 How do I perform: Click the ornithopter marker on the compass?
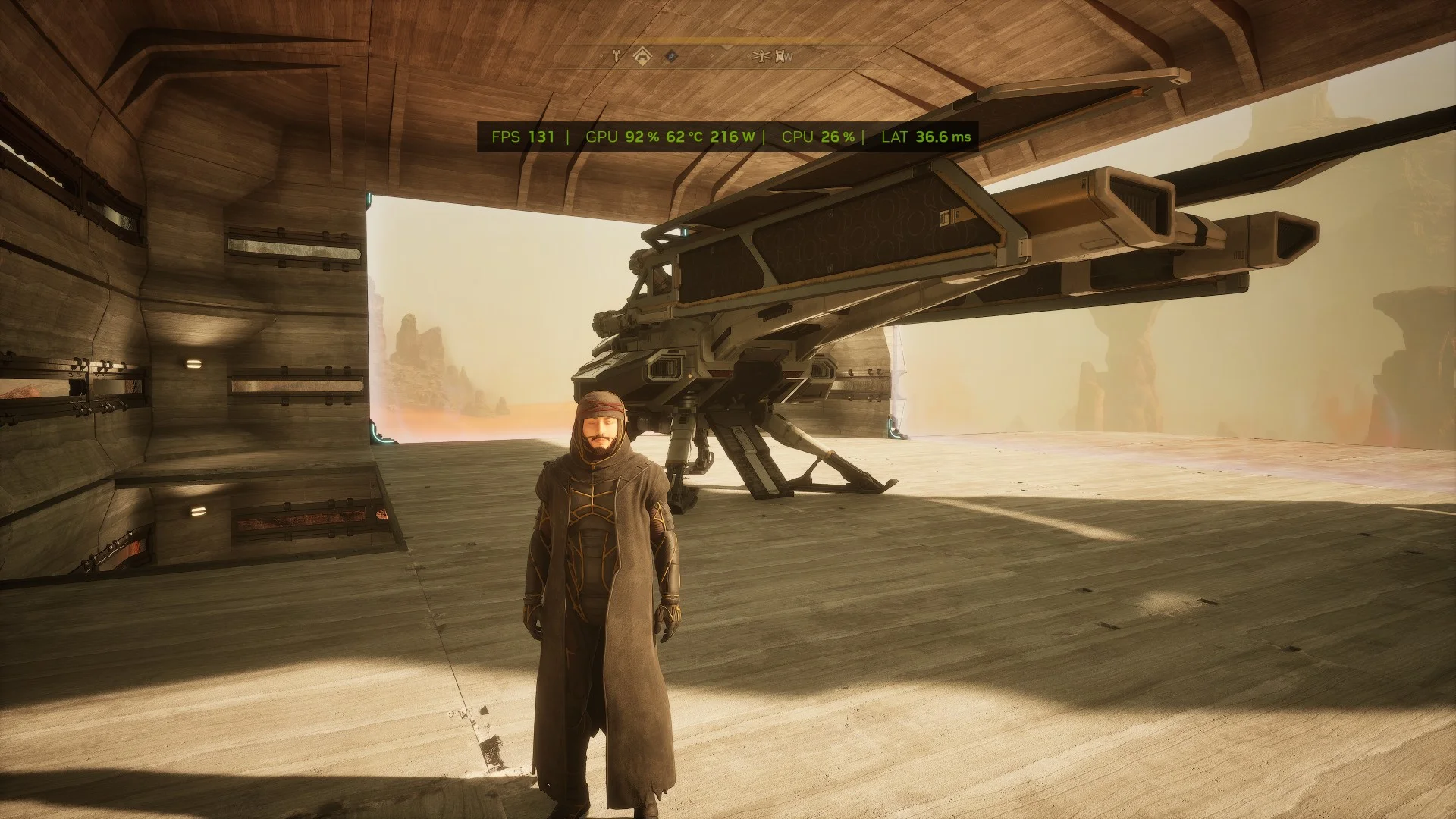(761, 55)
